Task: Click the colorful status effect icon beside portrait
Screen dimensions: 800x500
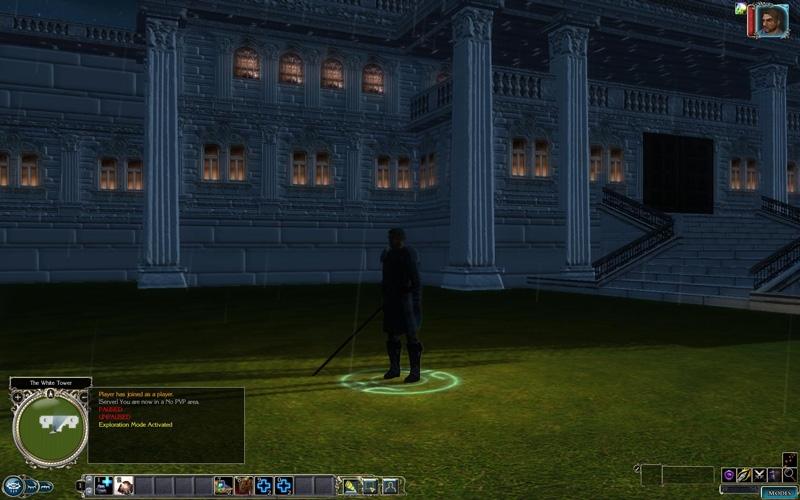Action: (x=740, y=8)
